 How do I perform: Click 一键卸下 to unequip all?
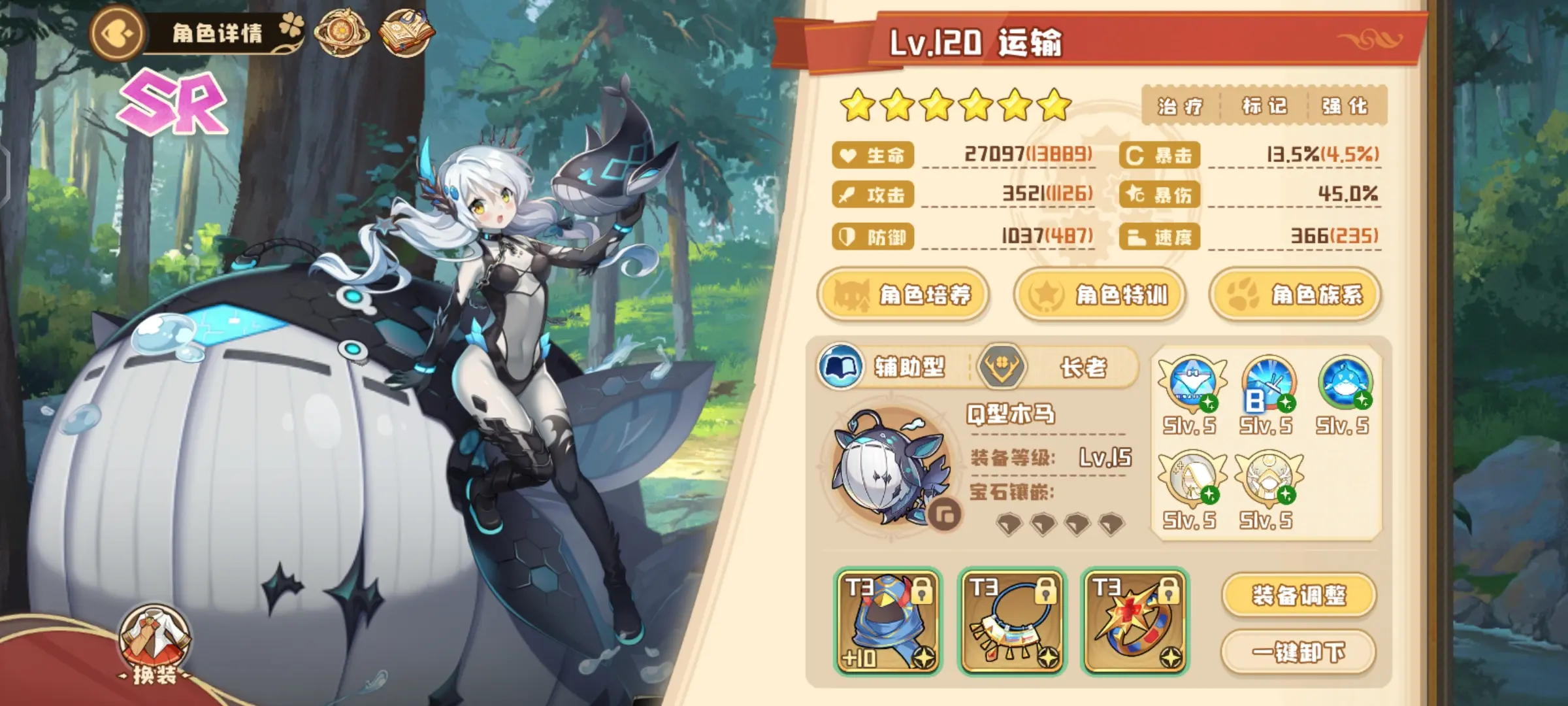[1299, 652]
